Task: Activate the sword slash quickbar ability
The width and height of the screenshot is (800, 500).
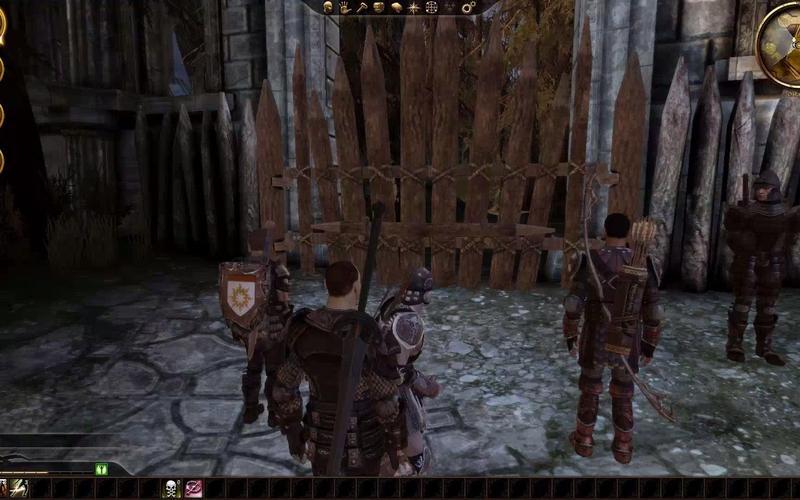Action: point(19,488)
